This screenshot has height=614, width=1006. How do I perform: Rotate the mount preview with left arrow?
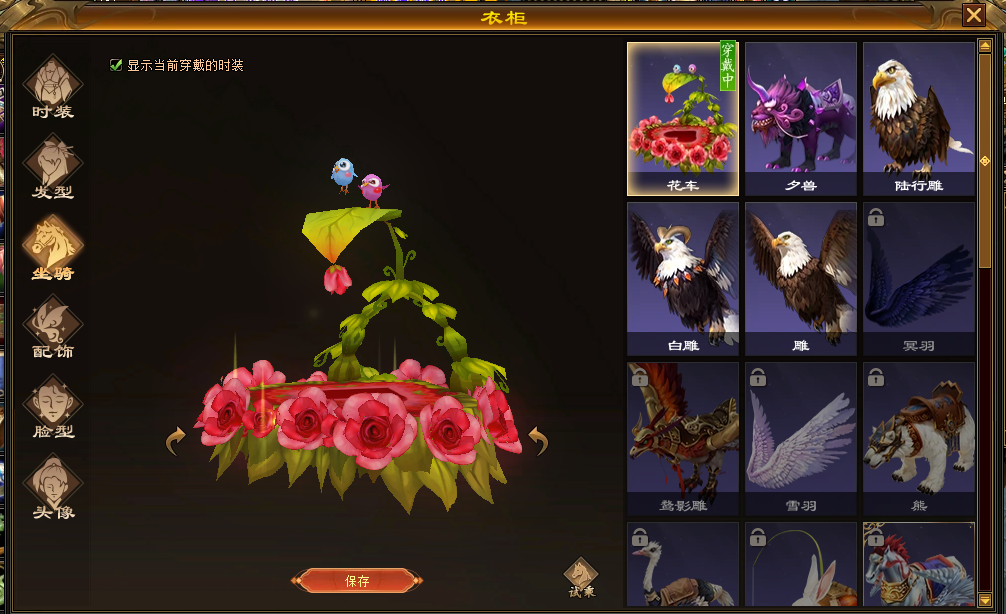pyautogui.click(x=176, y=440)
